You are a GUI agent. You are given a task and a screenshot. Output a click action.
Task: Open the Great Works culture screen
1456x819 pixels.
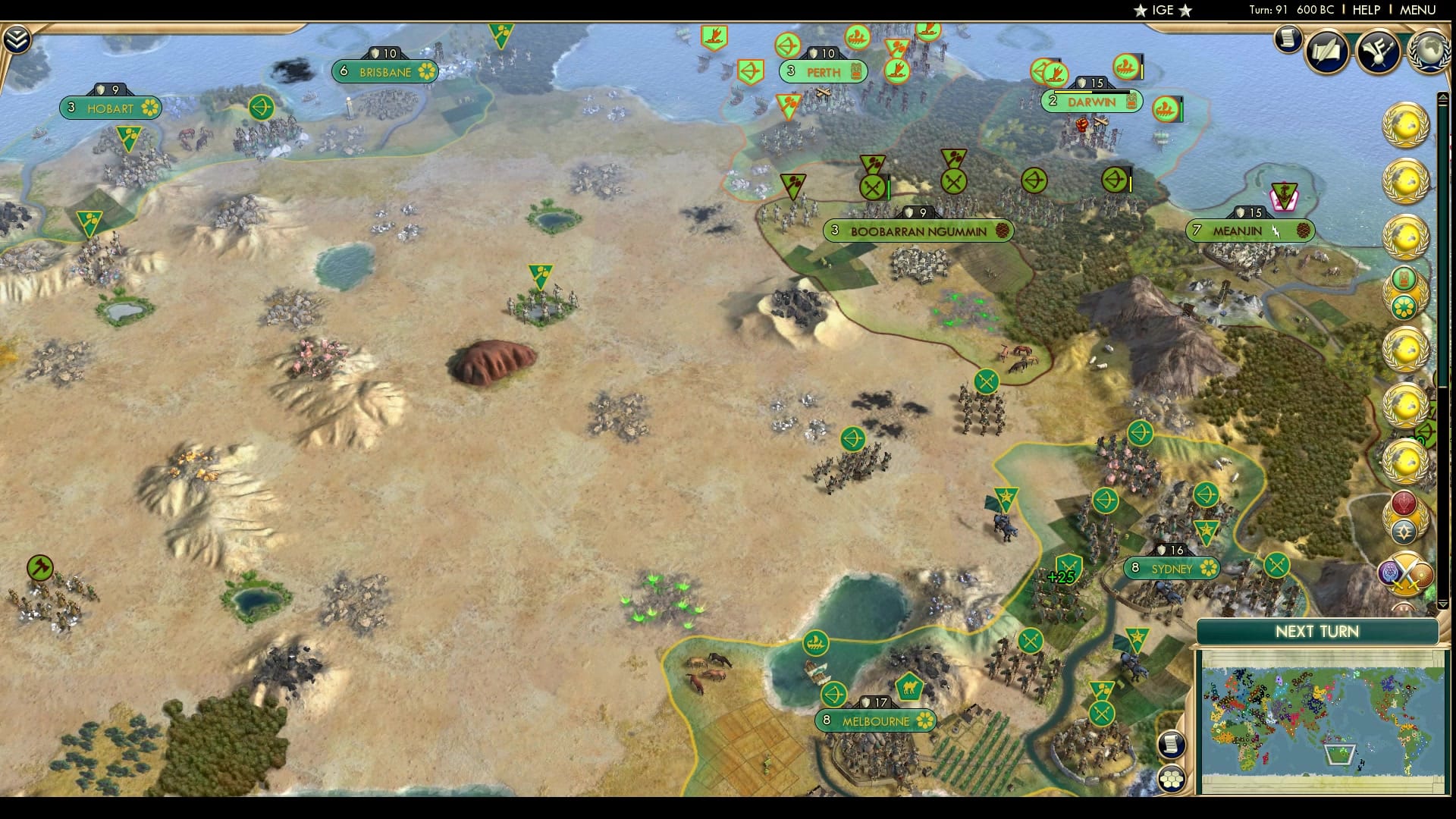[1380, 52]
